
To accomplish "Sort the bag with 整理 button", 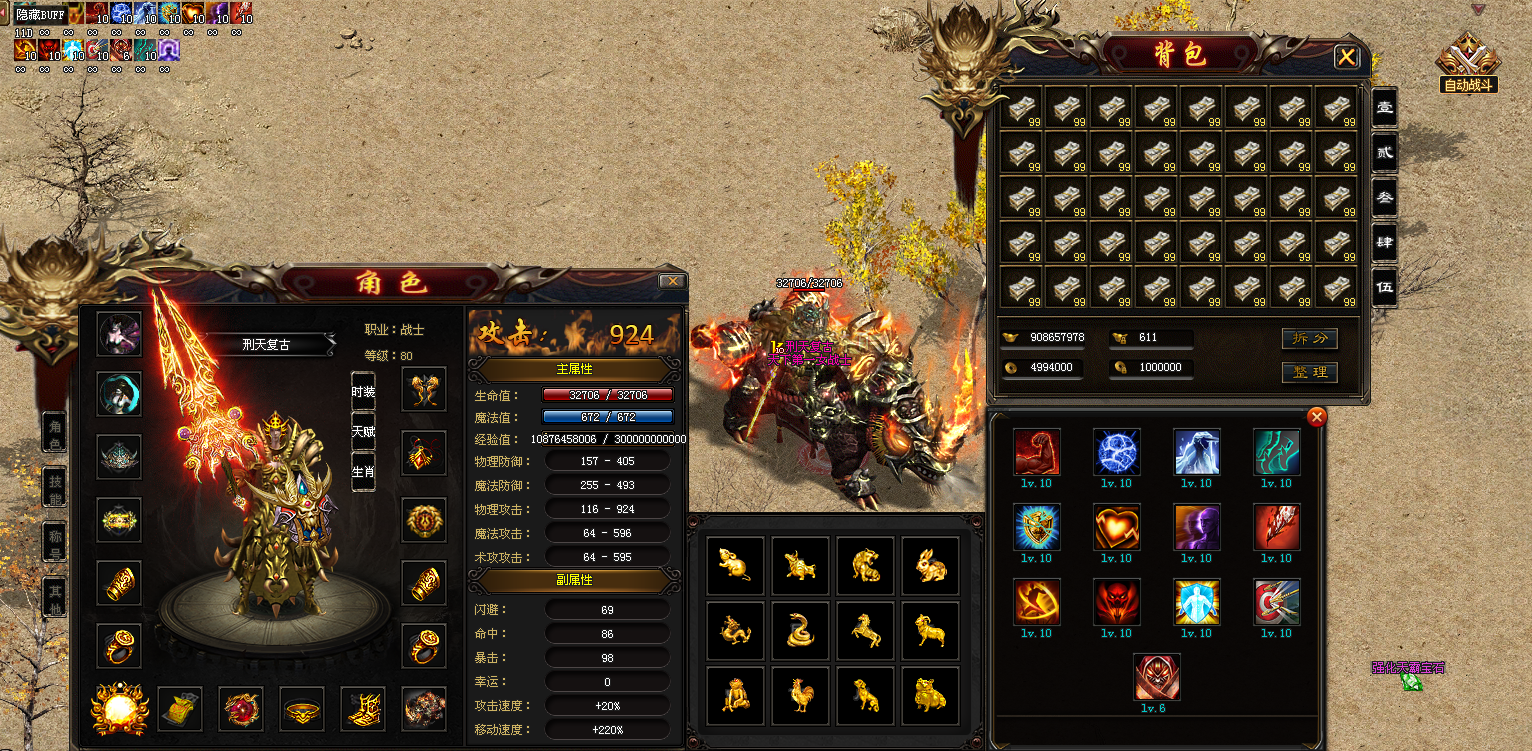I will click(1309, 372).
